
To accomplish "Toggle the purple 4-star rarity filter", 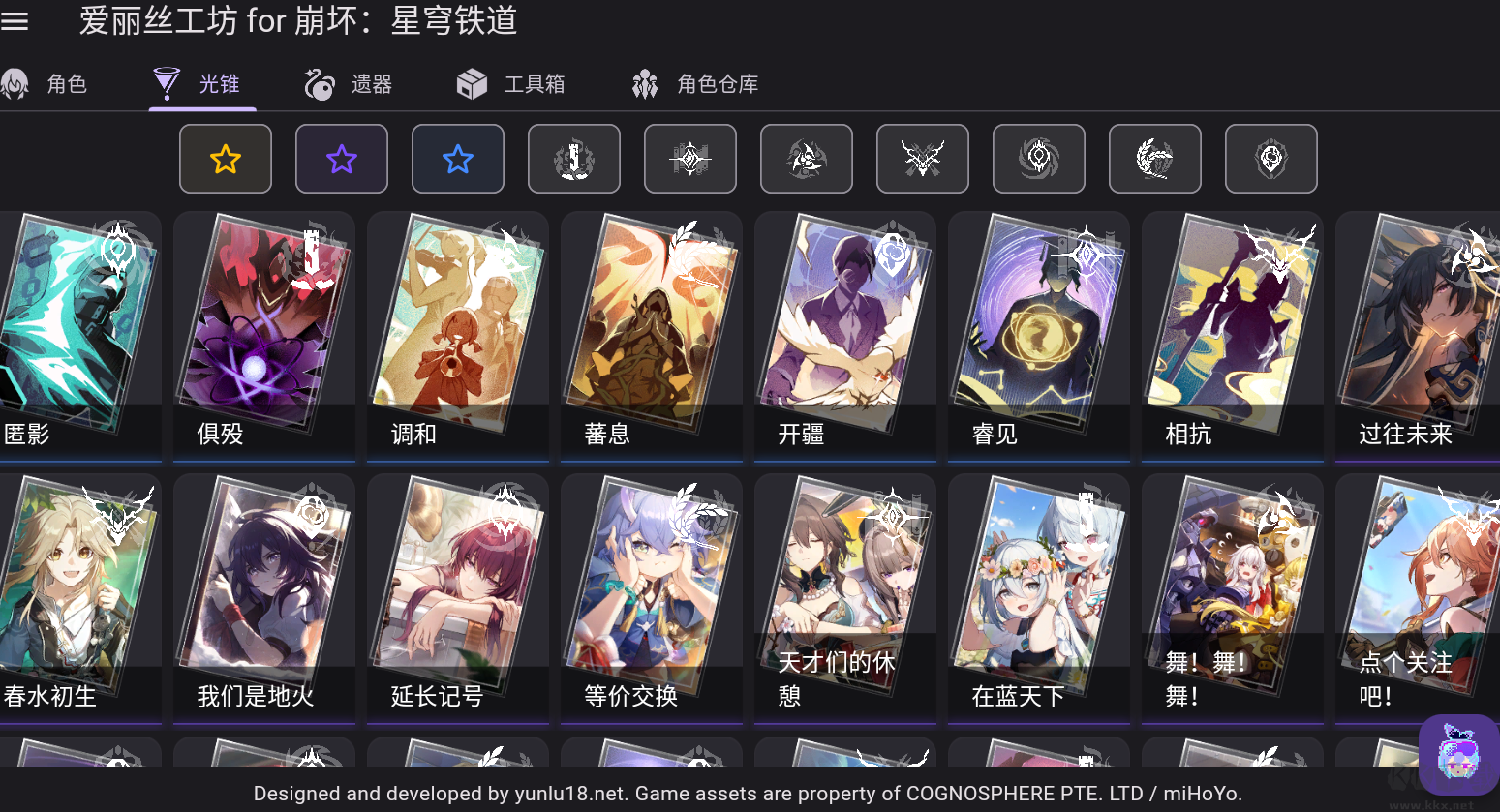I will pyautogui.click(x=342, y=158).
